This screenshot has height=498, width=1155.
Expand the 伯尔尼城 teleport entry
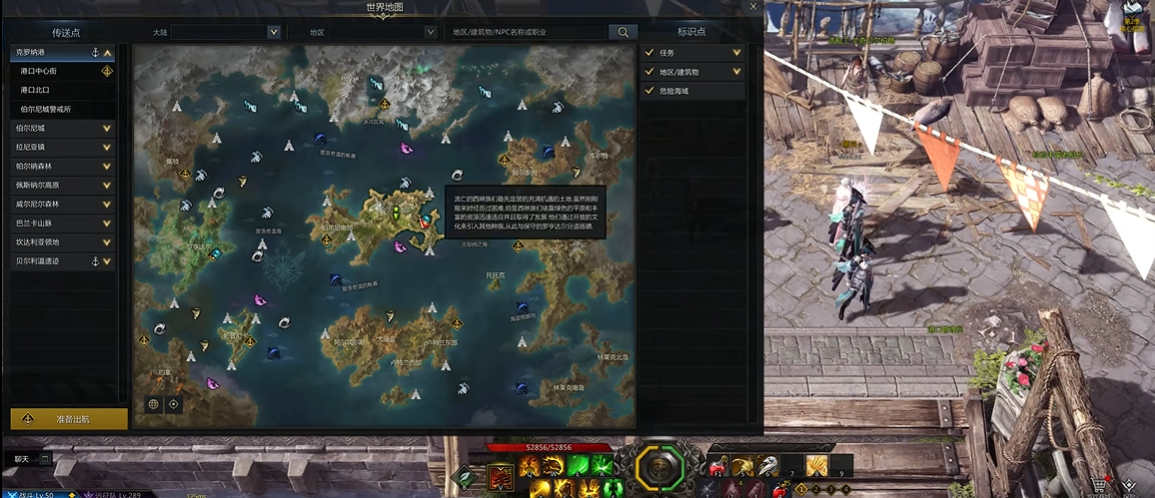pos(107,128)
